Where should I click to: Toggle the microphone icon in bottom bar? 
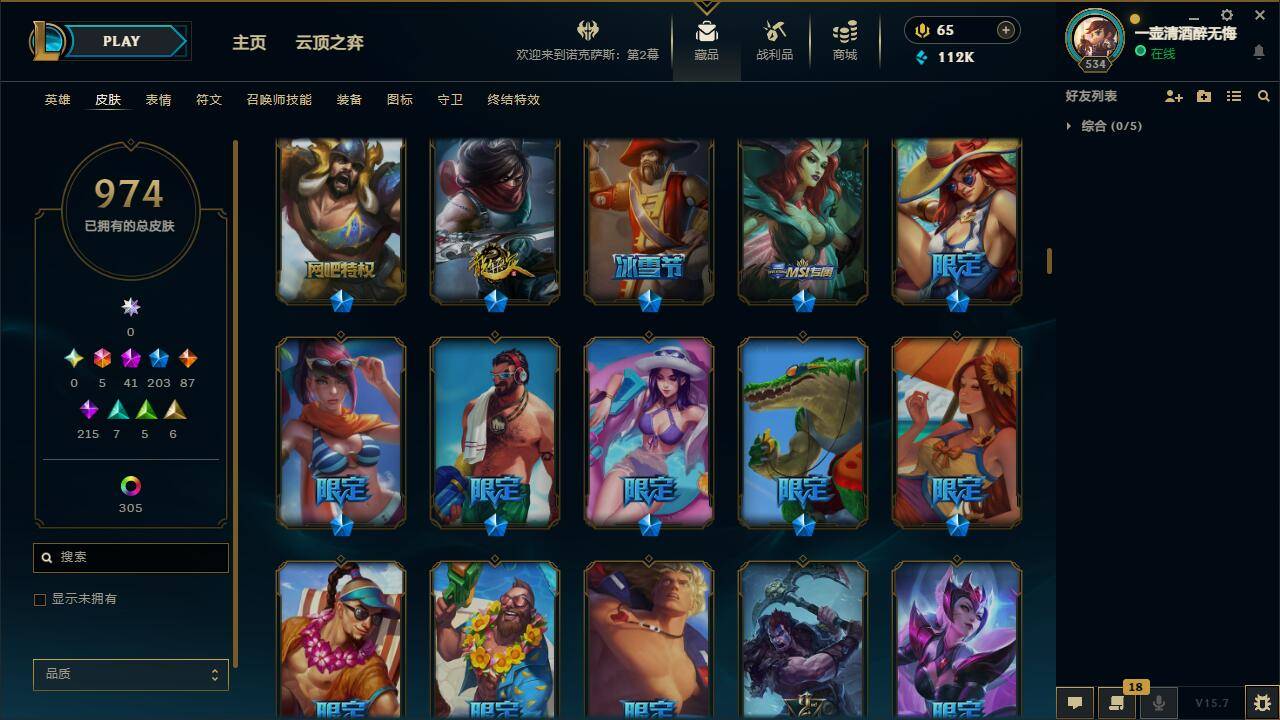point(1158,702)
